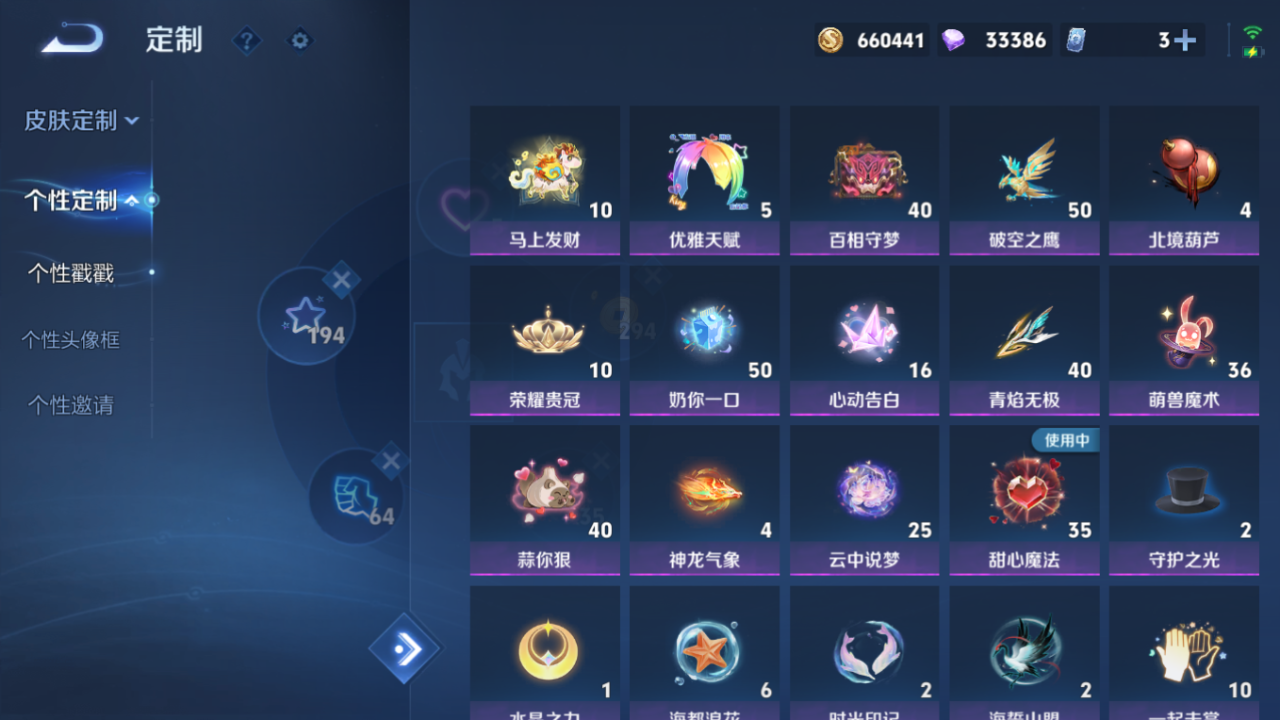Open the settings gear icon
Viewport: 1280px width, 720px height.
click(300, 40)
